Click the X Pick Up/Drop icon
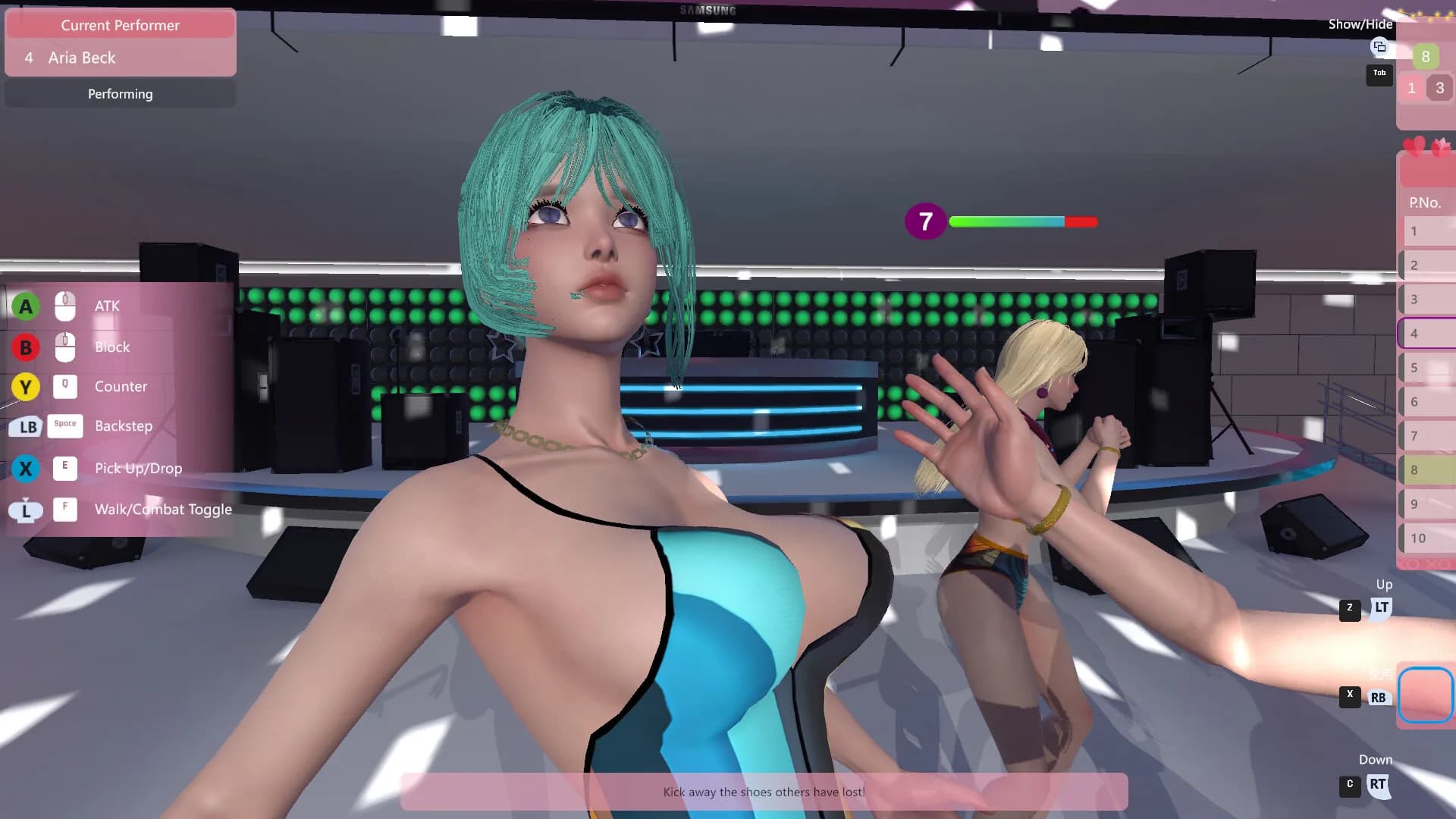1456x819 pixels. [26, 468]
